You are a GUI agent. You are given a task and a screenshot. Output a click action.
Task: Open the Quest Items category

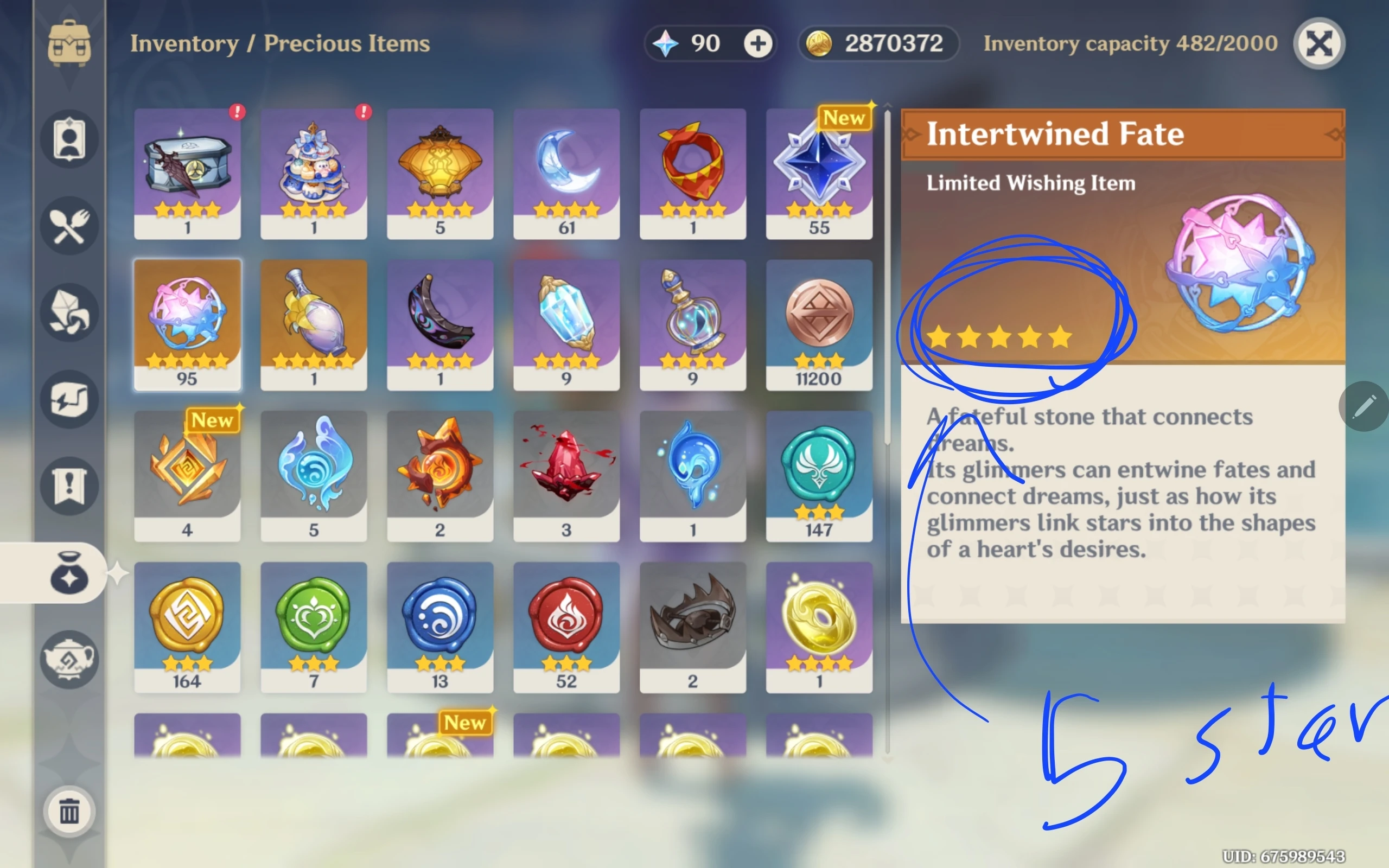click(x=70, y=484)
